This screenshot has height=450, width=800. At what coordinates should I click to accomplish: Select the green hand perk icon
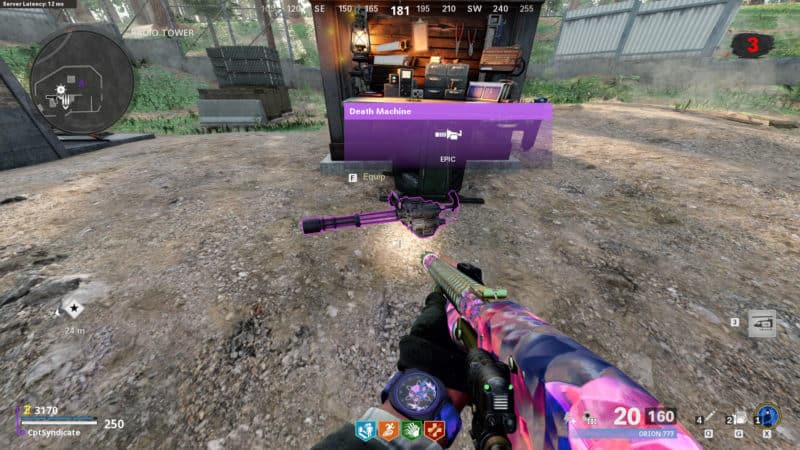pos(412,431)
